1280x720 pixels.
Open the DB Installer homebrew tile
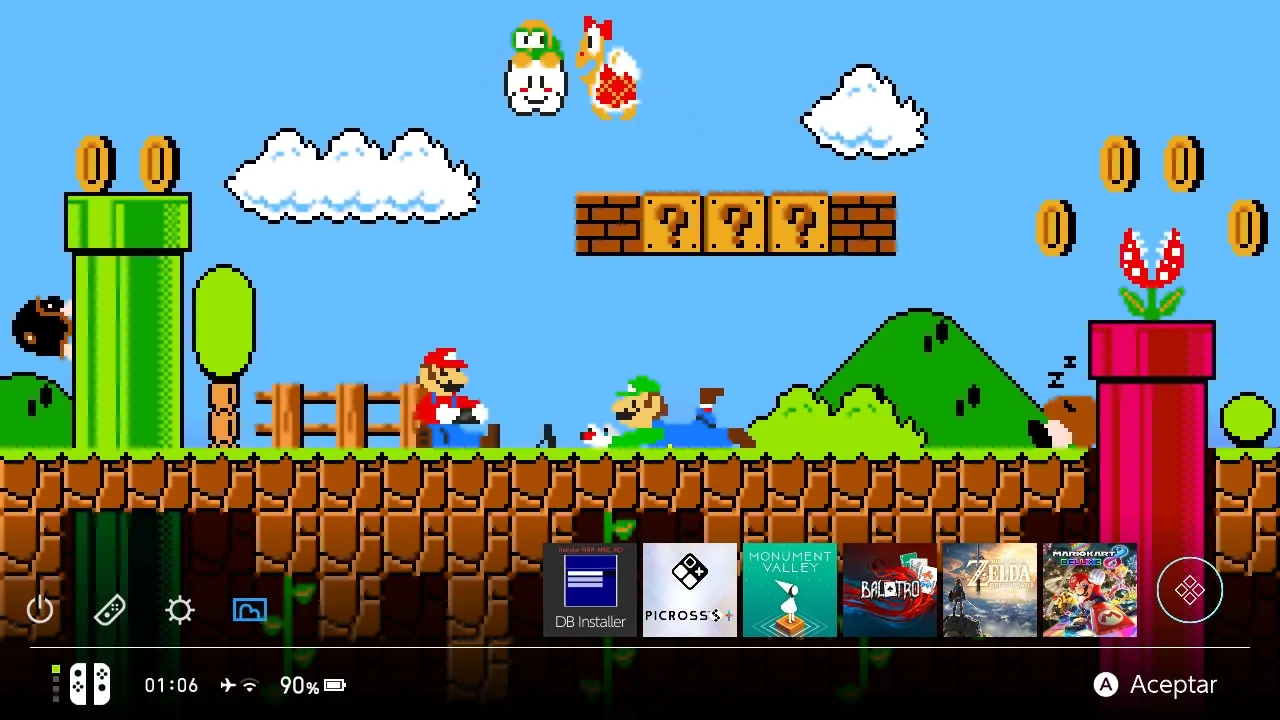pos(590,590)
